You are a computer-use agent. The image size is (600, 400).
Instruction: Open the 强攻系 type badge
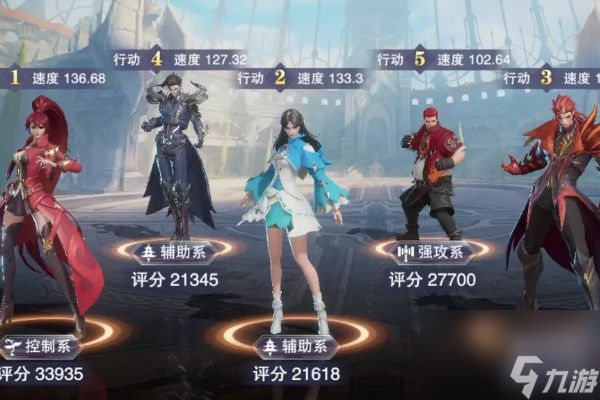(x=432, y=252)
